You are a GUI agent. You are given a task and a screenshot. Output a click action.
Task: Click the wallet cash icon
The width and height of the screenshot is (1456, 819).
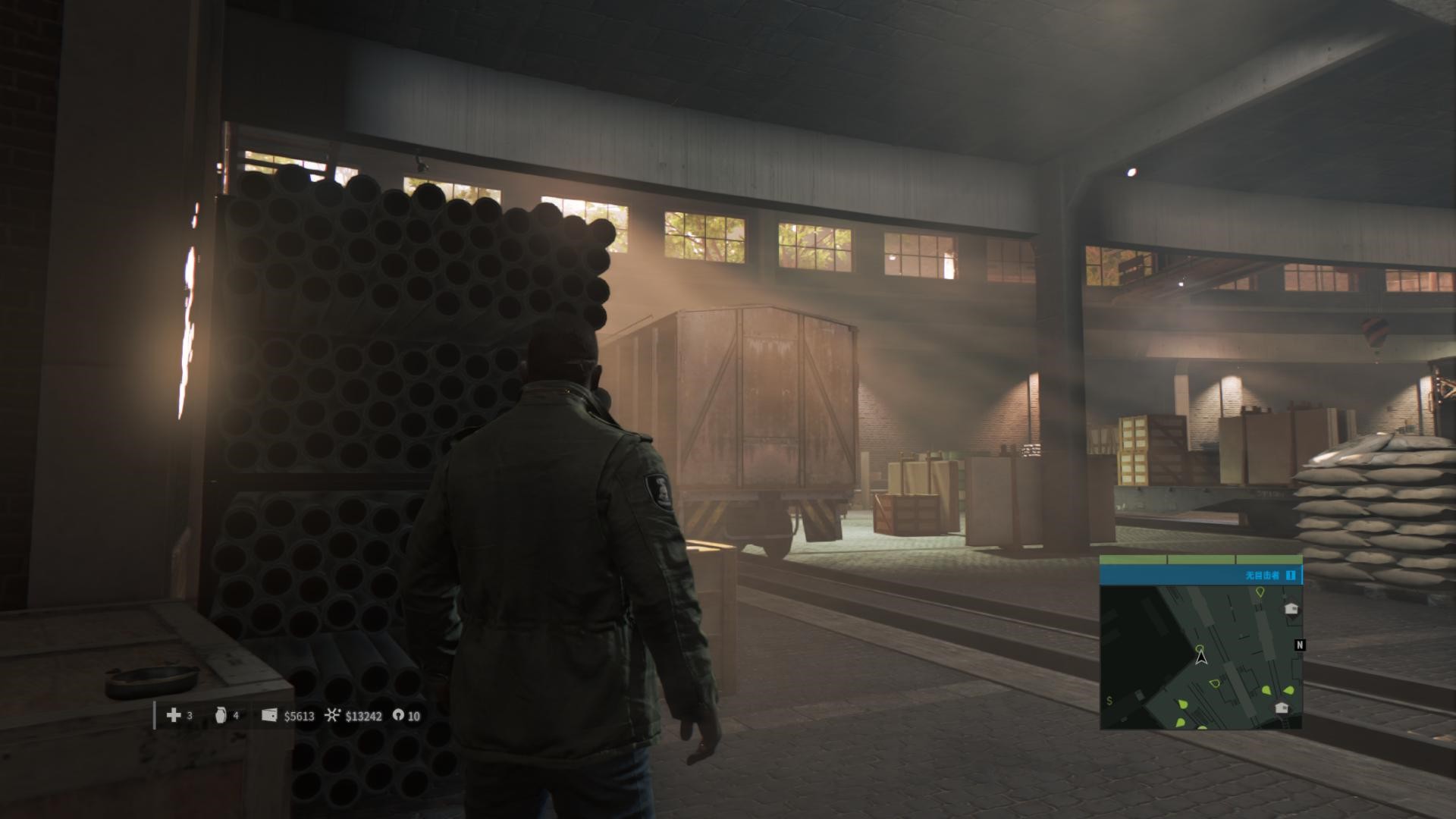pos(269,715)
